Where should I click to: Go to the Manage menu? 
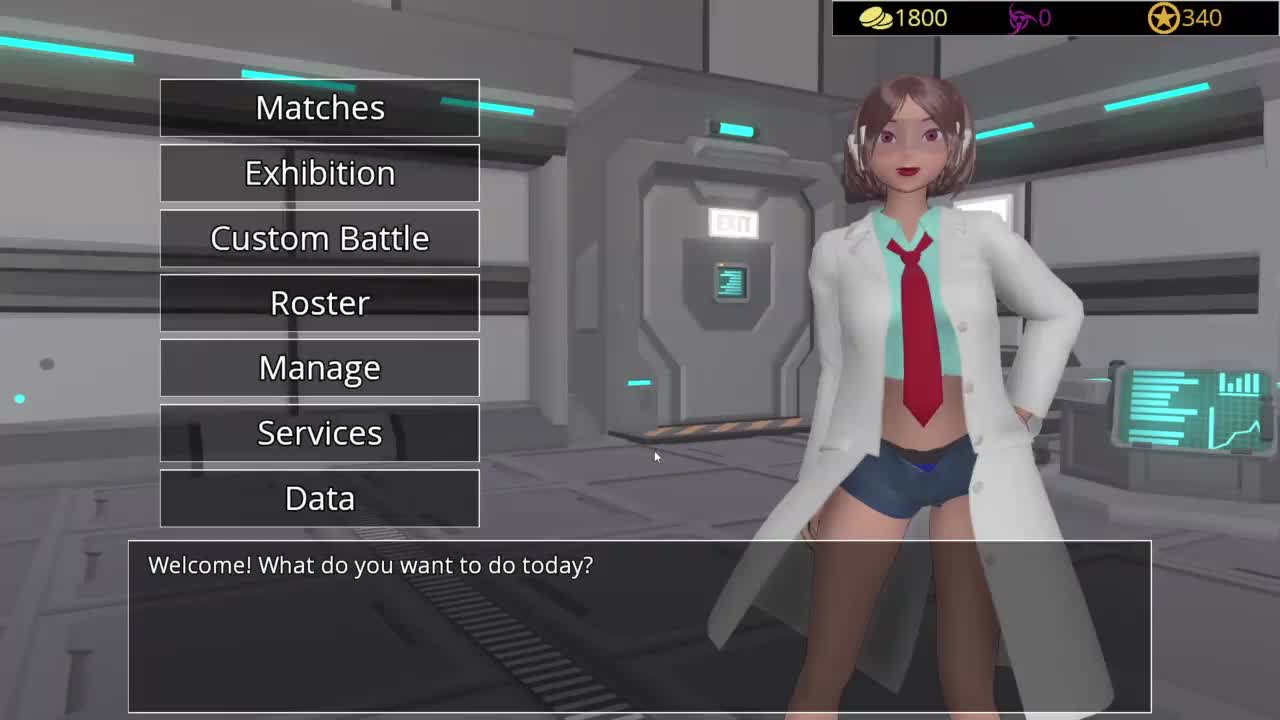pyautogui.click(x=320, y=368)
